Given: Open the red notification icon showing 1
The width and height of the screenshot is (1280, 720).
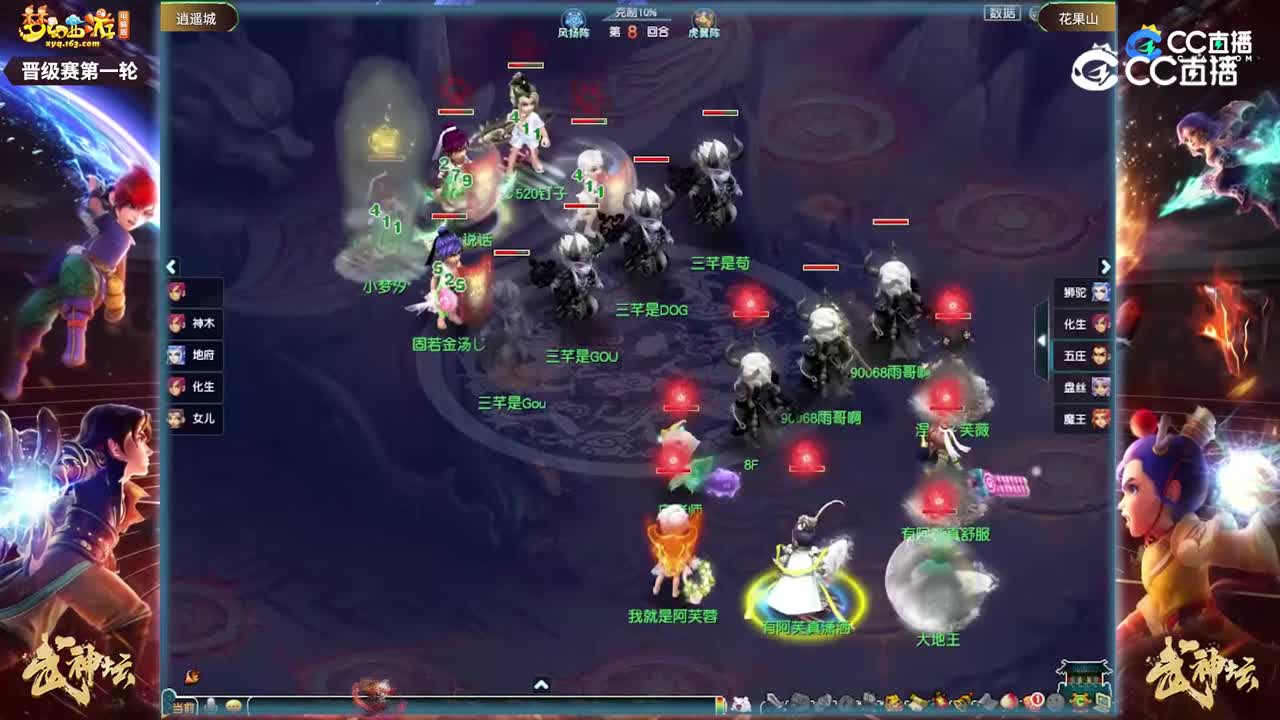Looking at the screenshot, I should click(1036, 698).
